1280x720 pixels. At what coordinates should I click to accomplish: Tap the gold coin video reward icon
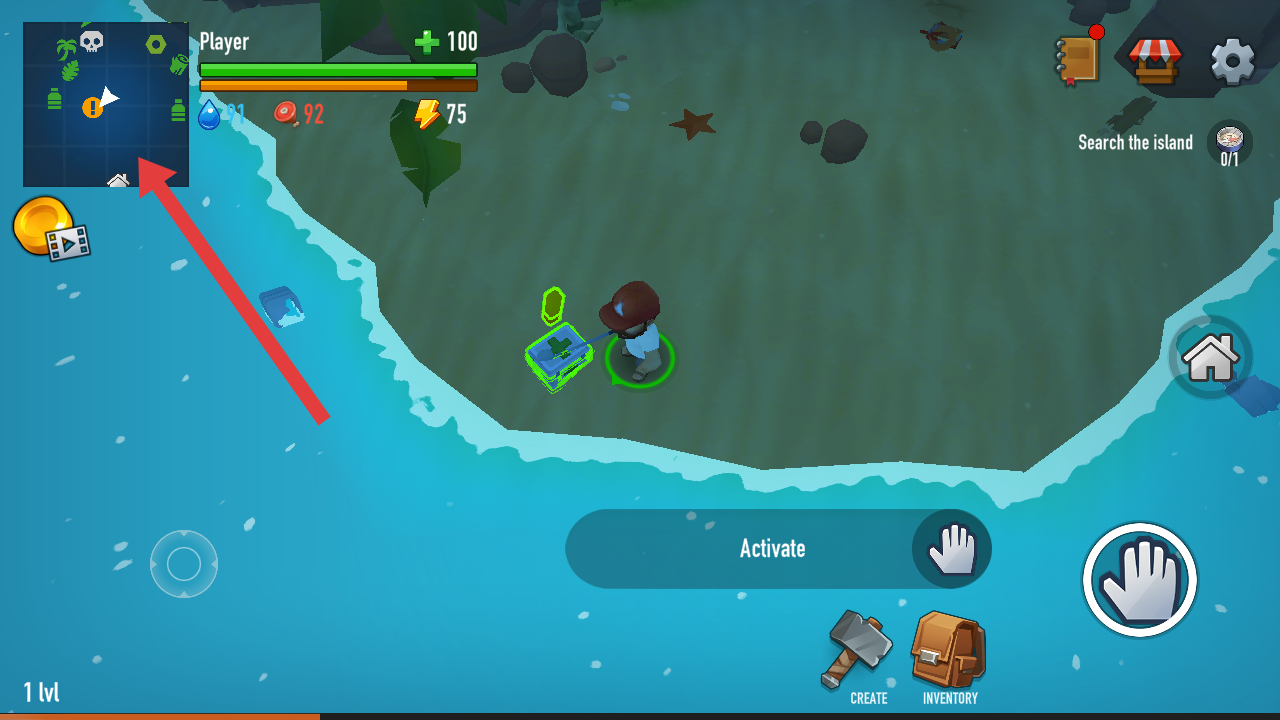[x=50, y=228]
